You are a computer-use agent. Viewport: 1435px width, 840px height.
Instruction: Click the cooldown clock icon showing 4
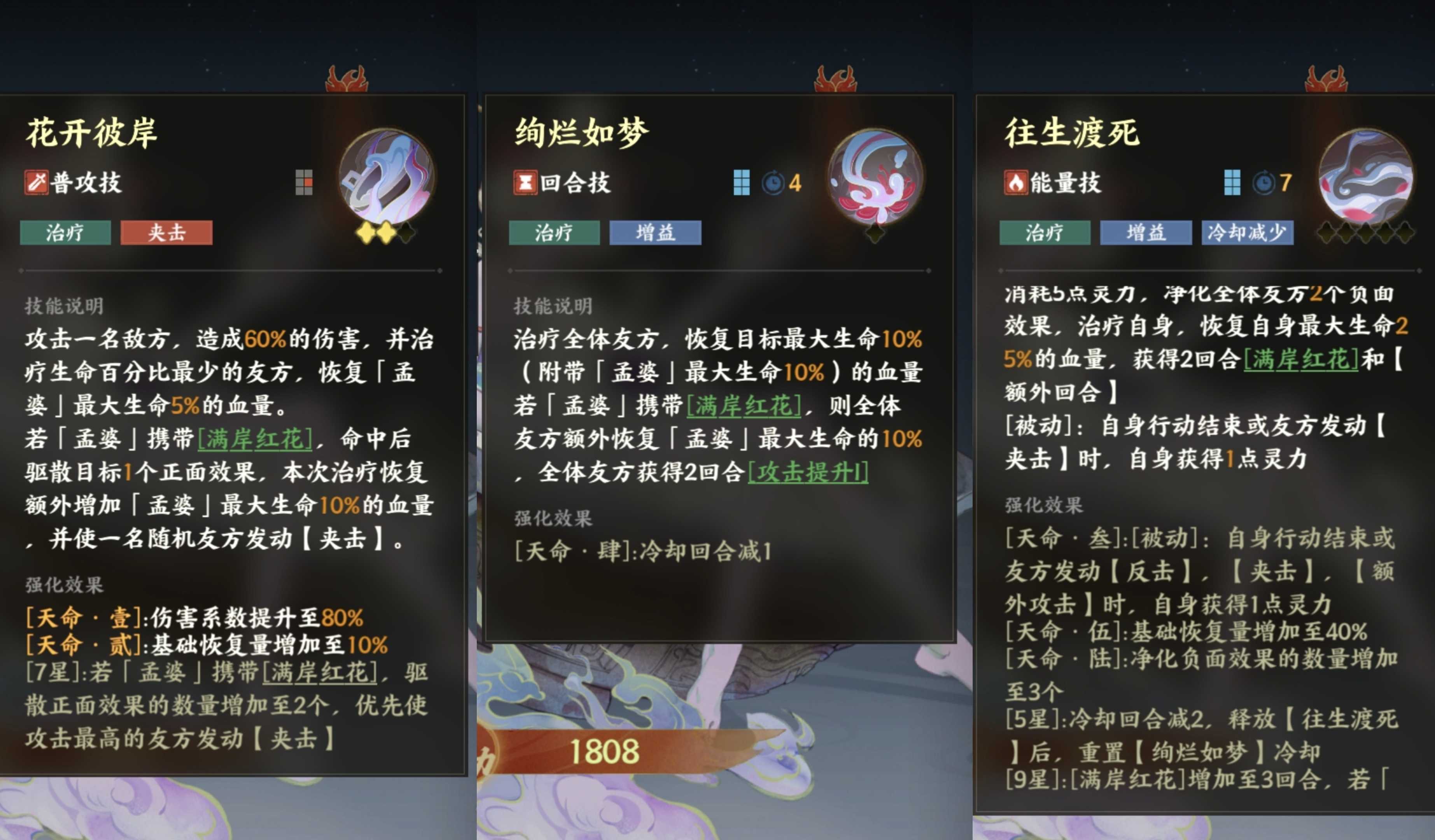(x=773, y=184)
